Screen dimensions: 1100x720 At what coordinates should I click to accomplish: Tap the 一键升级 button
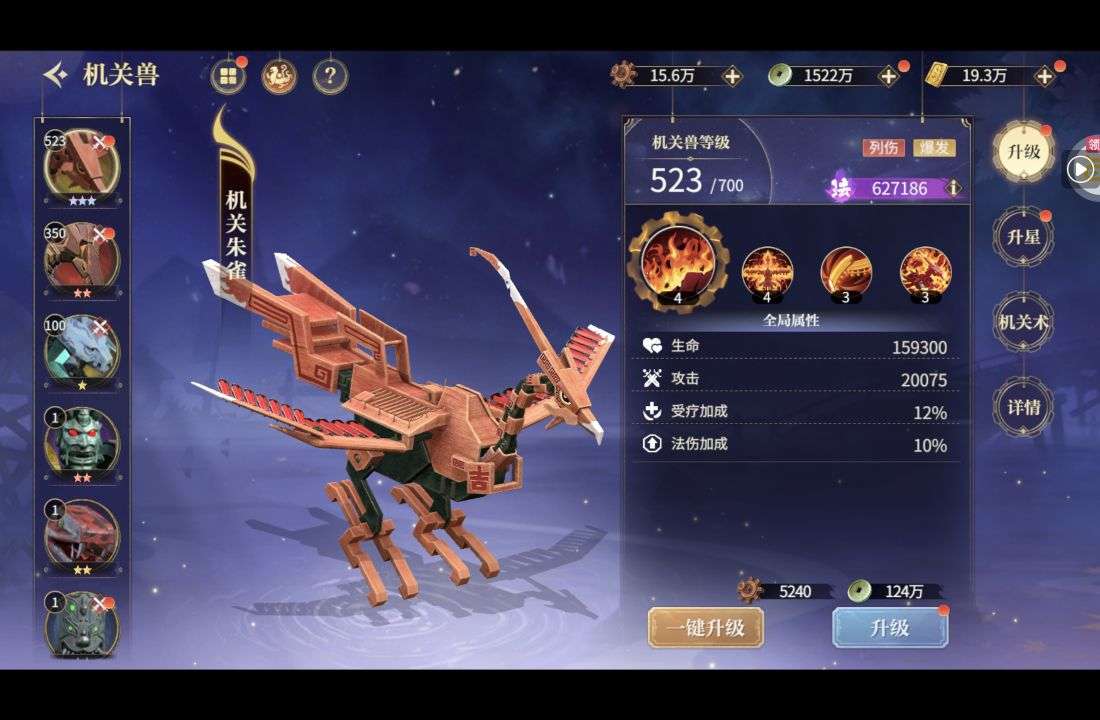705,628
